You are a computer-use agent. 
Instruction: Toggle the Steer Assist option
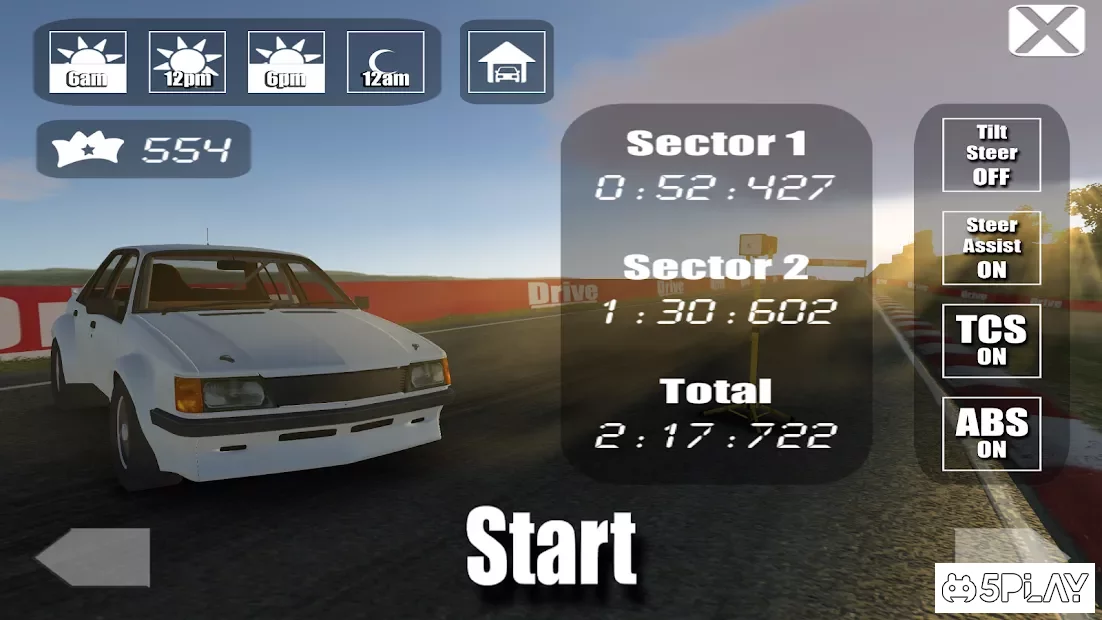991,247
